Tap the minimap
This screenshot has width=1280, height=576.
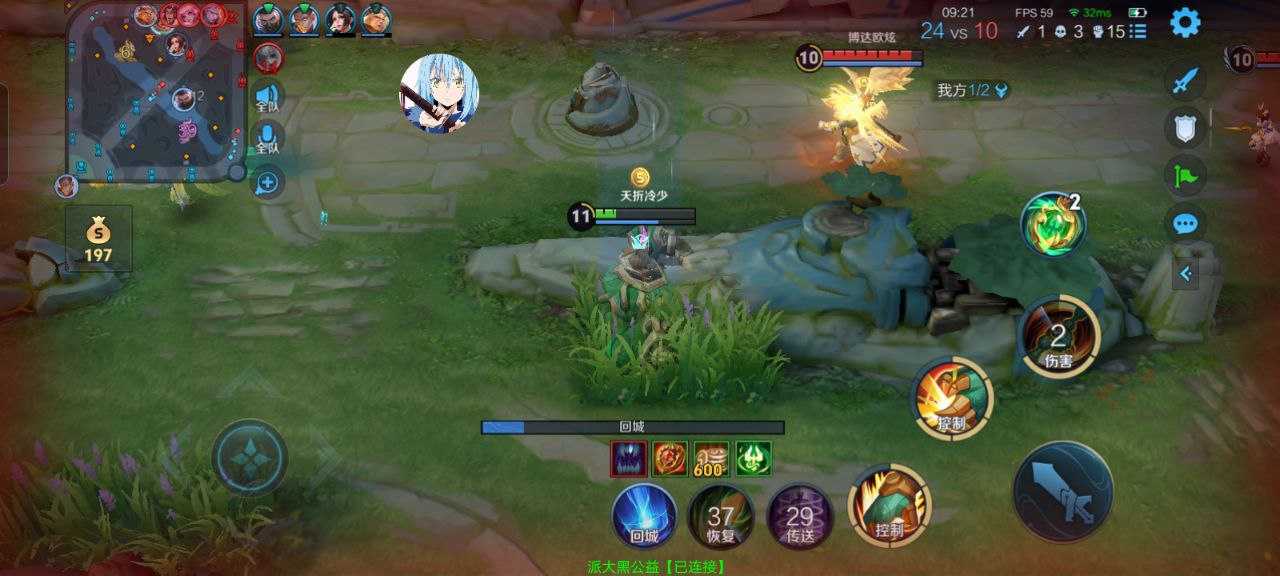point(155,92)
